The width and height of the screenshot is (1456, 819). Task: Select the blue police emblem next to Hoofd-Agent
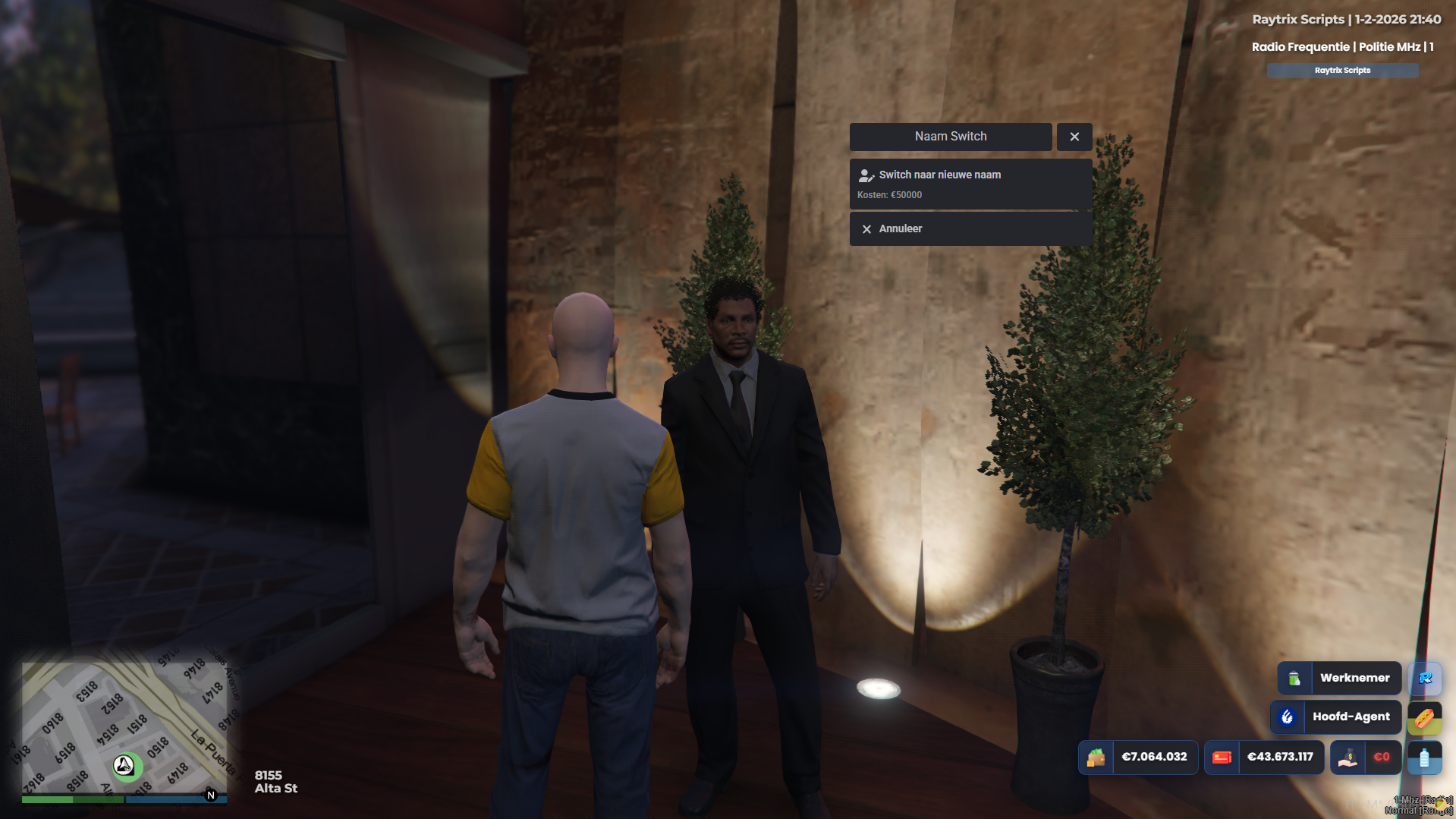point(1288,717)
